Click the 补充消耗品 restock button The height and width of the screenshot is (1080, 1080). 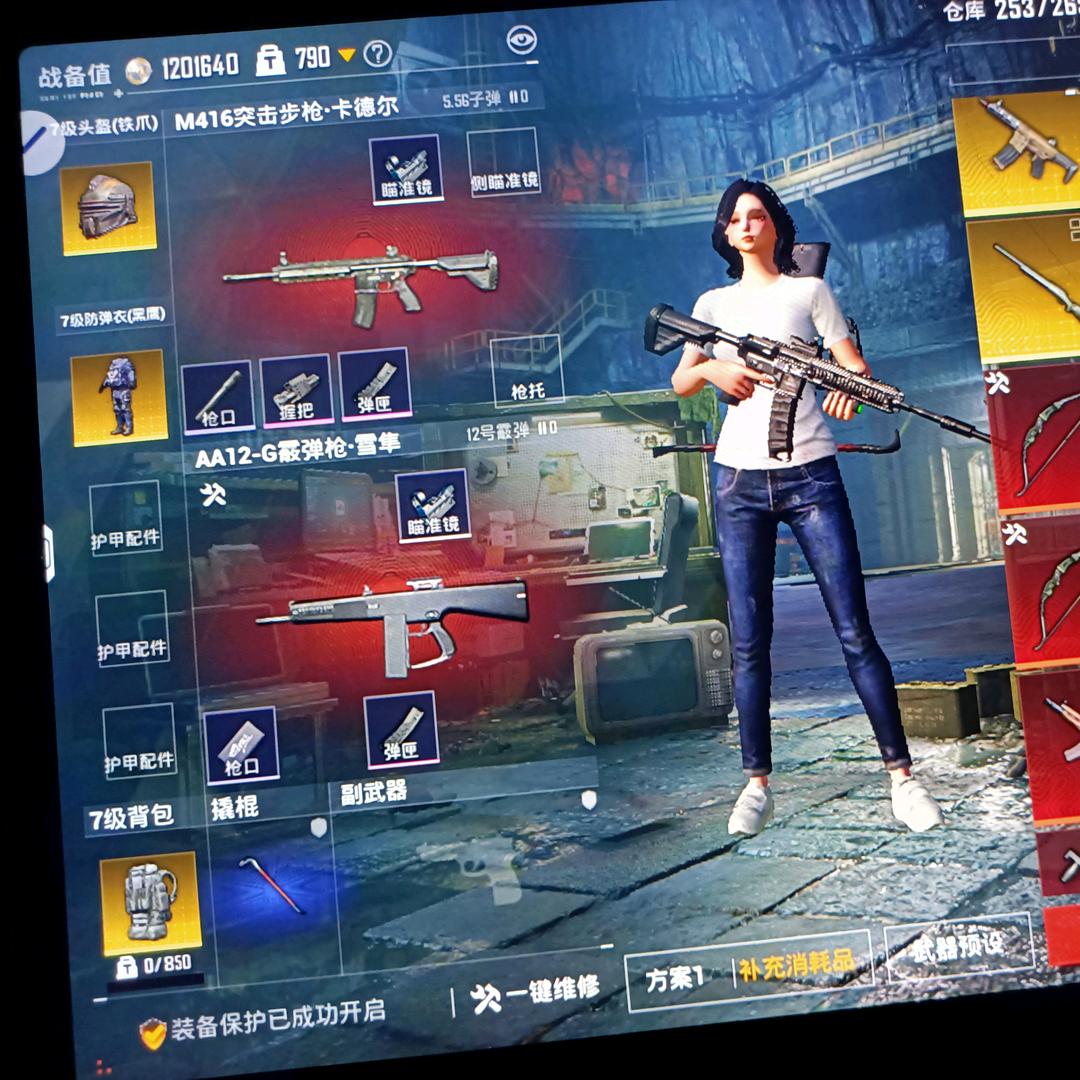pos(797,964)
